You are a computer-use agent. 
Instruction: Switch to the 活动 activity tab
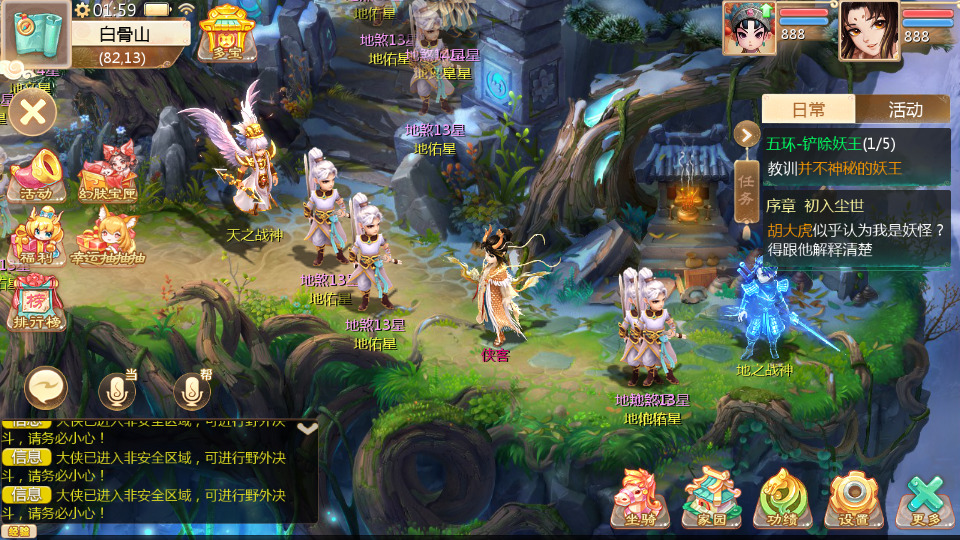(904, 109)
